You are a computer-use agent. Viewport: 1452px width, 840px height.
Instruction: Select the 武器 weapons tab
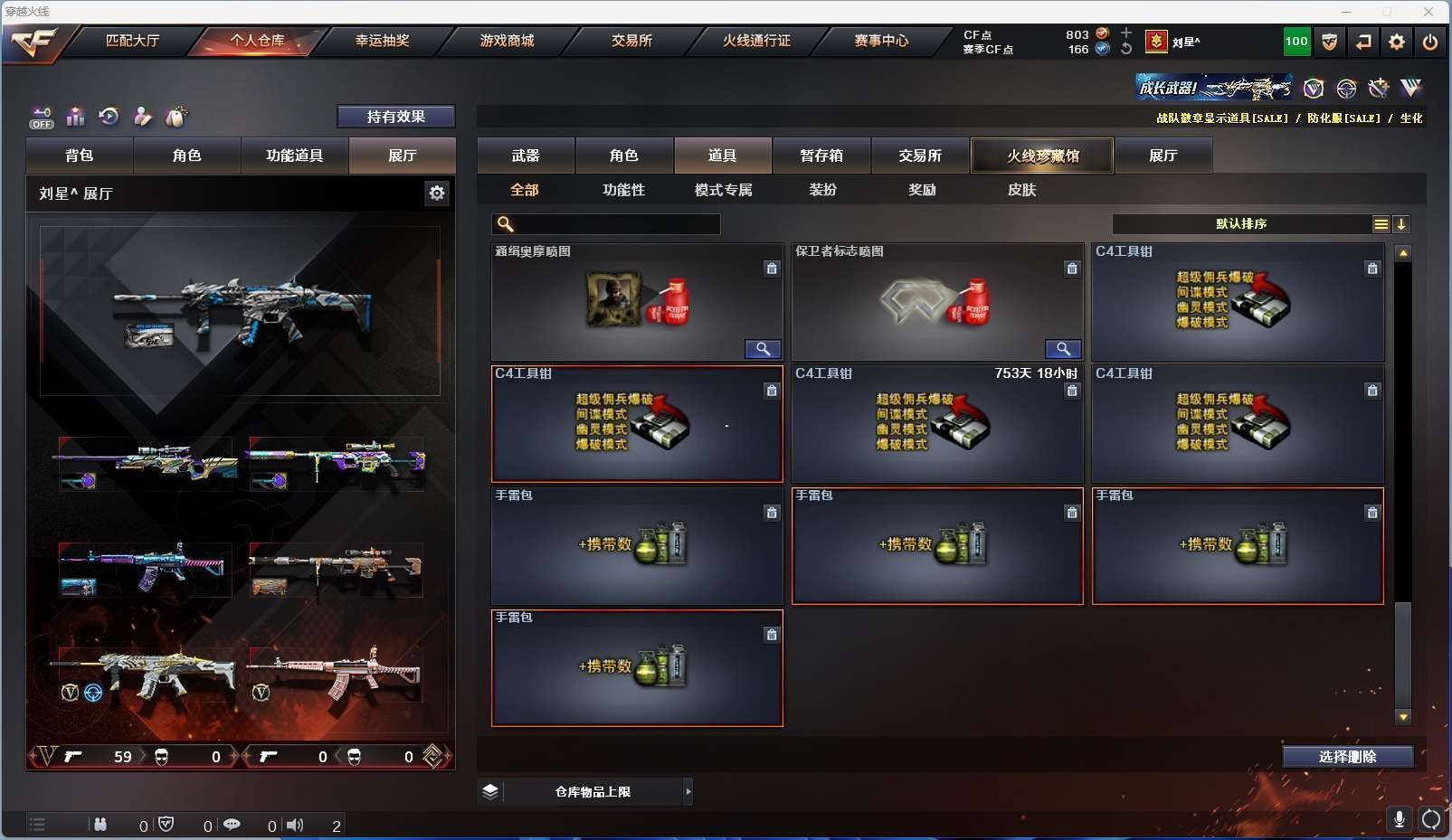click(x=526, y=156)
